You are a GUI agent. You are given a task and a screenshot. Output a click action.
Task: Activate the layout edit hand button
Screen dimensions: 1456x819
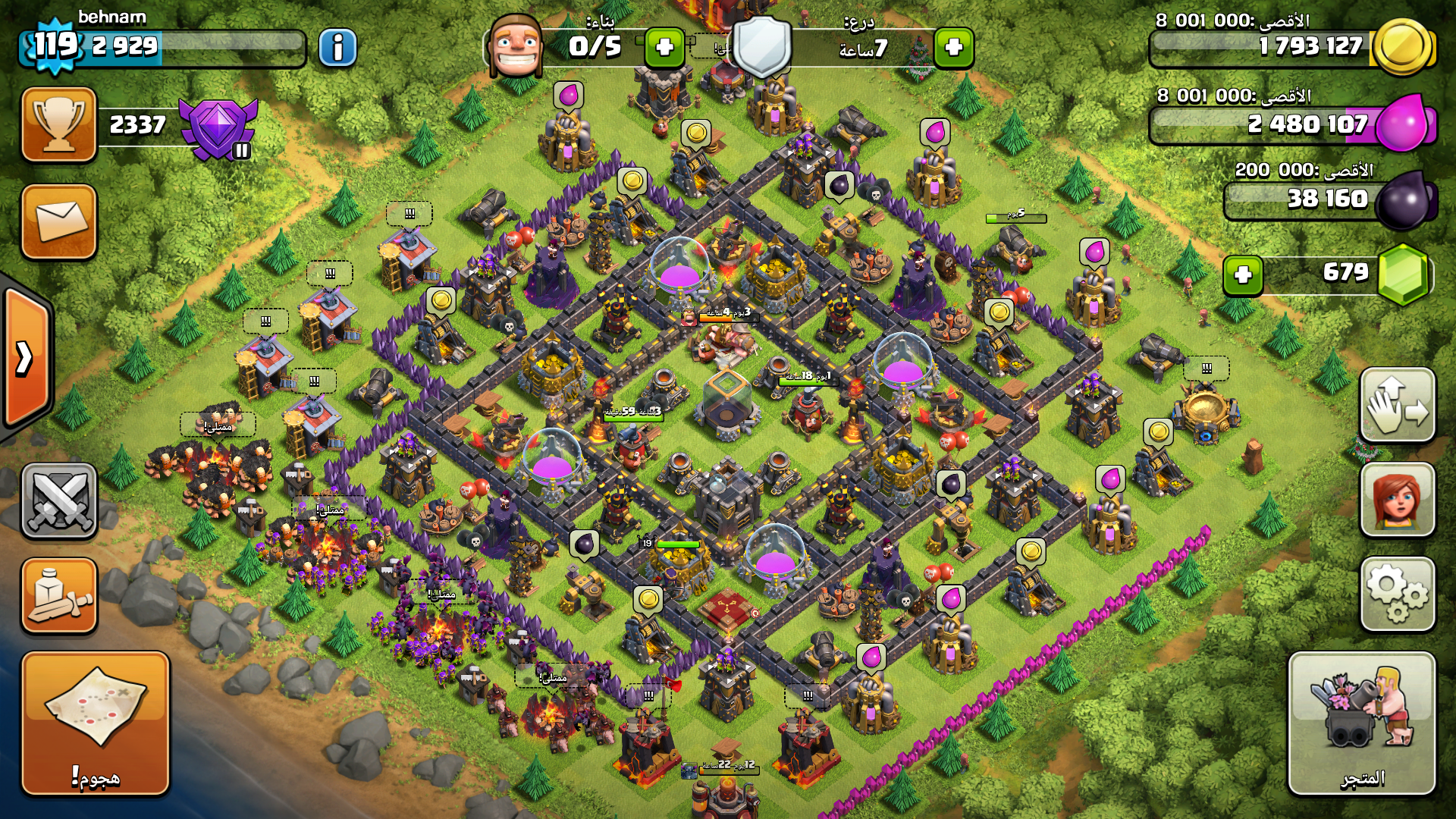click(1397, 405)
